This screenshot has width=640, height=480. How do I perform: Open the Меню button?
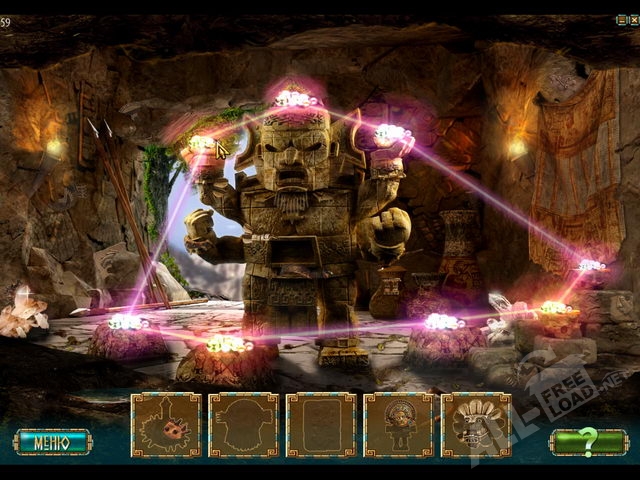[52, 441]
